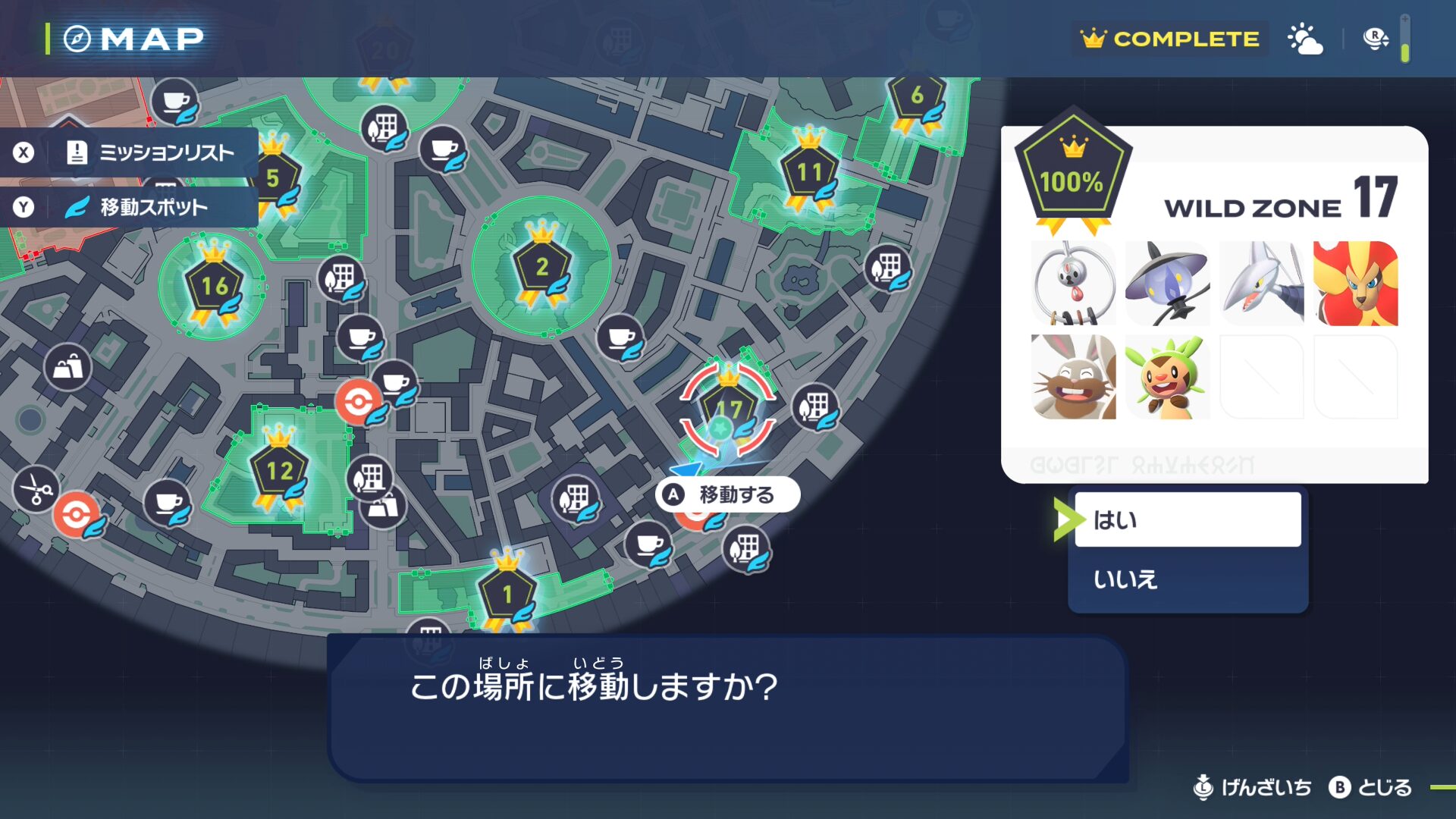
Task: Select Wild Zone 16 marker
Action: click(x=214, y=286)
